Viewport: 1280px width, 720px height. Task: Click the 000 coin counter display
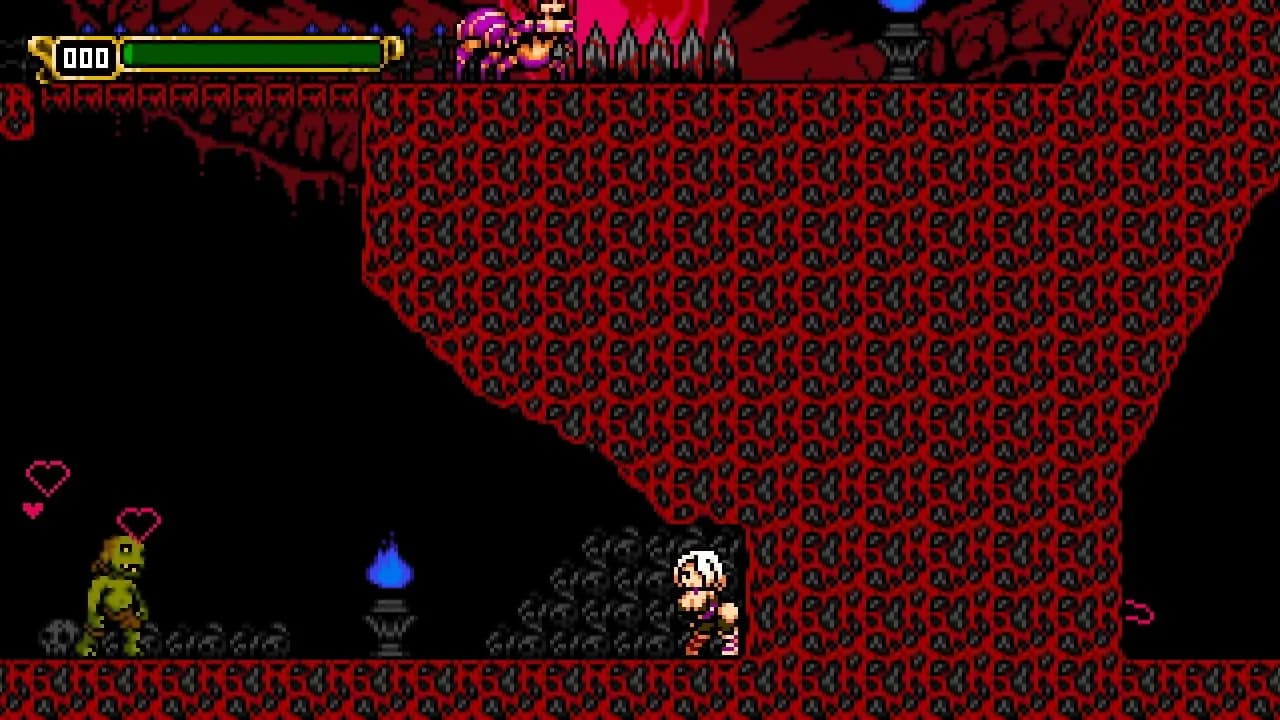pyautogui.click(x=85, y=57)
